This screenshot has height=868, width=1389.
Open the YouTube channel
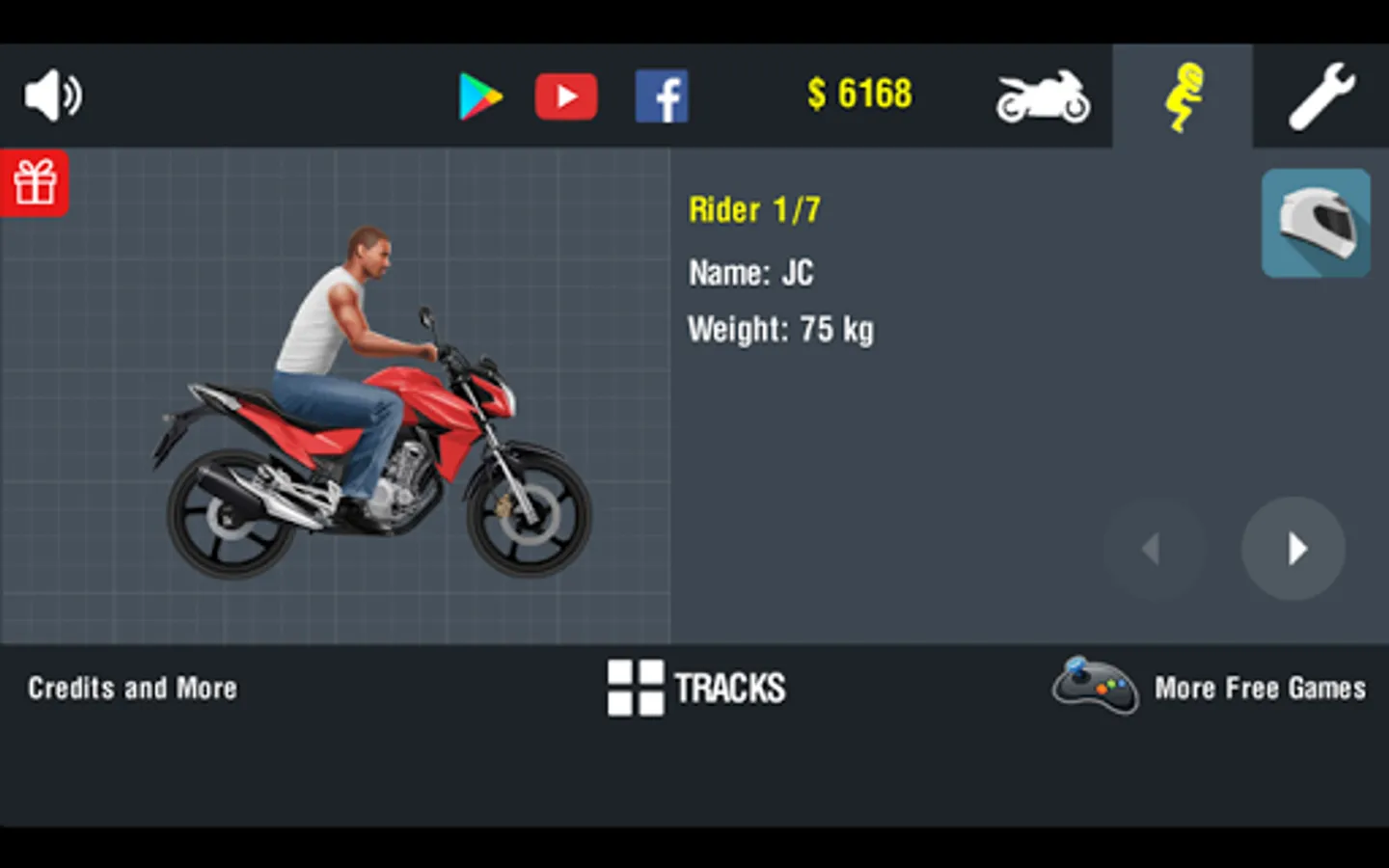(565, 95)
